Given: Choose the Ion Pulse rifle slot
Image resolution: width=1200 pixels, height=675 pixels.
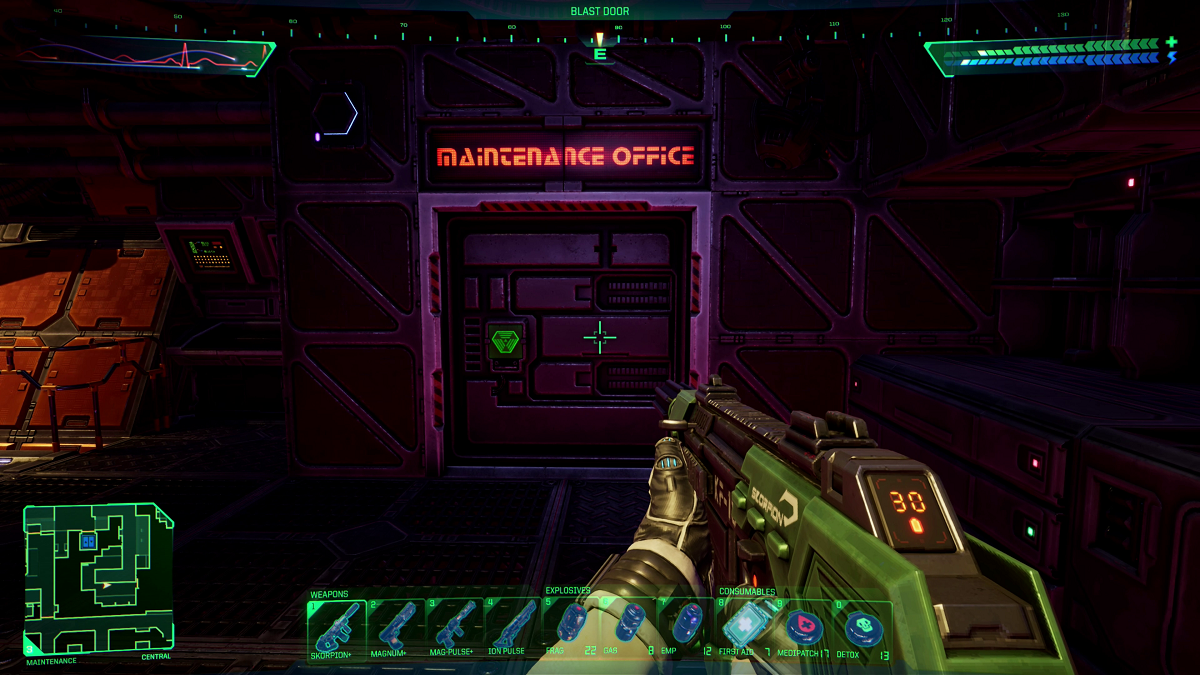Looking at the screenshot, I should coord(513,628).
